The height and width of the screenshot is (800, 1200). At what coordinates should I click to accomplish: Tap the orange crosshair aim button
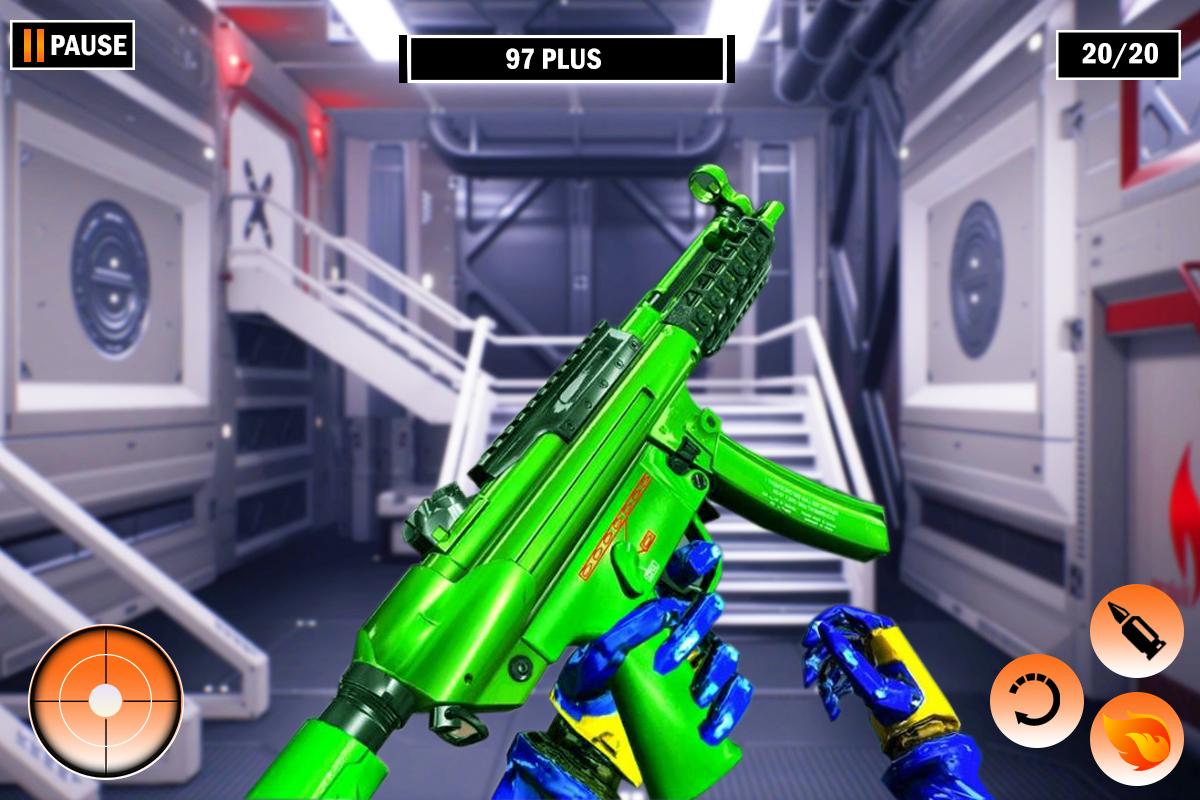click(105, 701)
